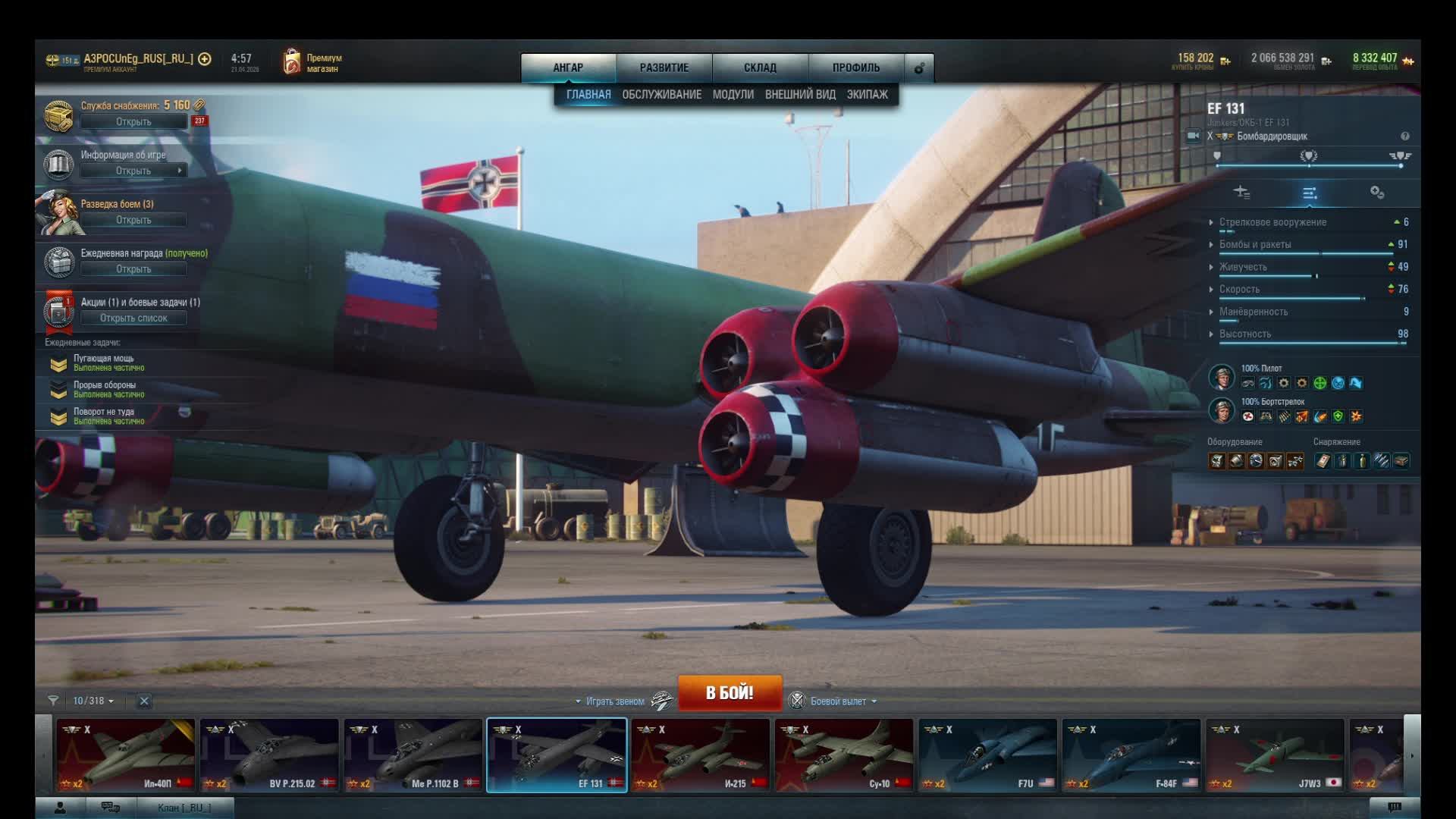Select the J7W3 aircraft card
This screenshot has height=819, width=1456.
[1275, 755]
